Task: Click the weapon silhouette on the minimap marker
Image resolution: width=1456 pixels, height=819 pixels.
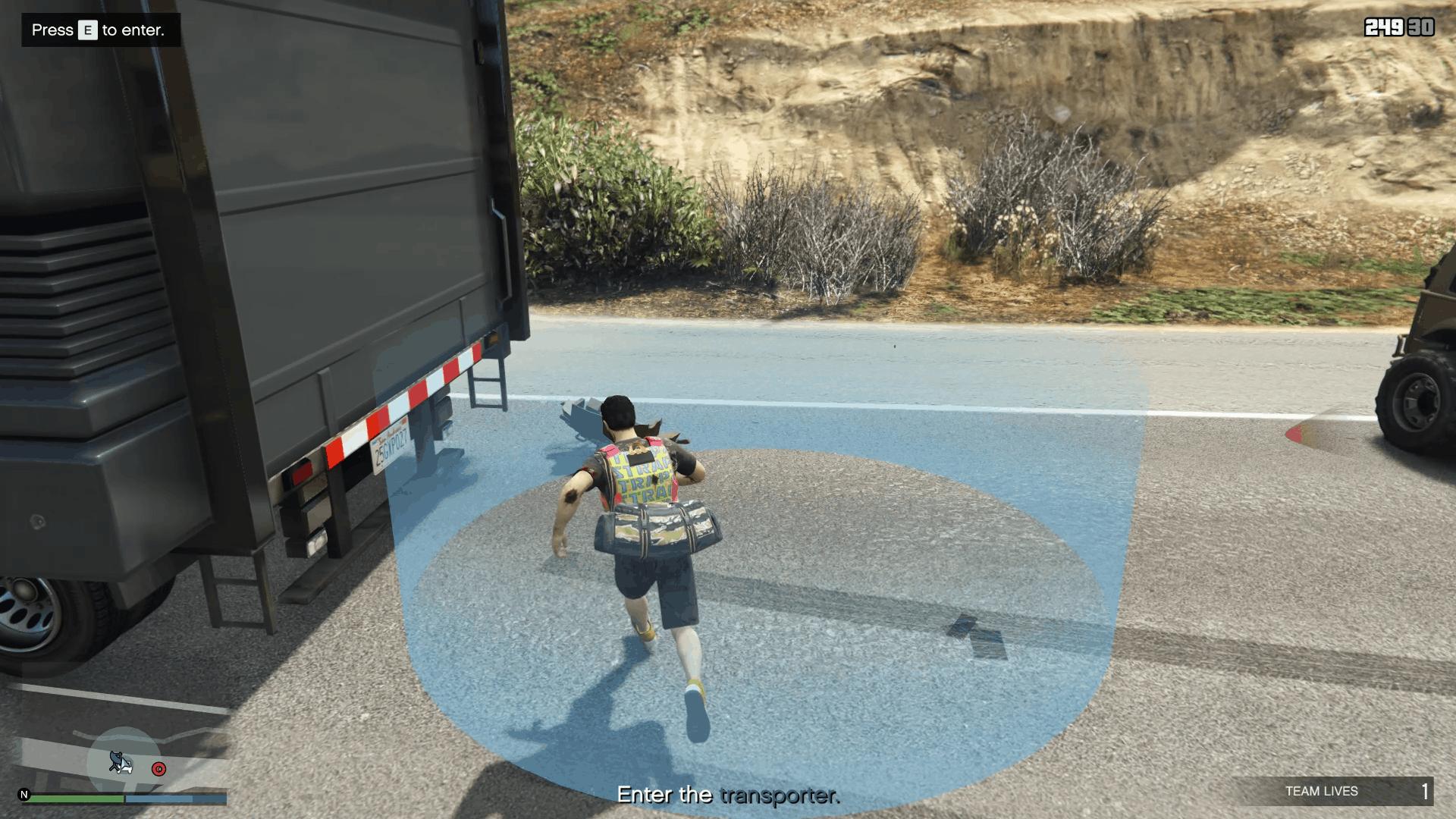Action: click(x=115, y=758)
